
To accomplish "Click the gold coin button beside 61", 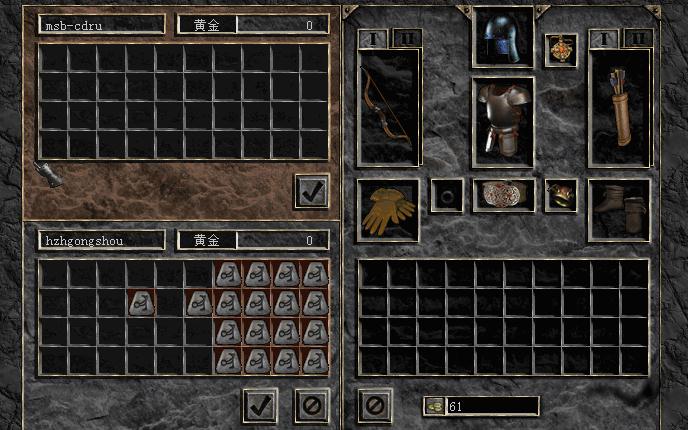I will click(435, 406).
